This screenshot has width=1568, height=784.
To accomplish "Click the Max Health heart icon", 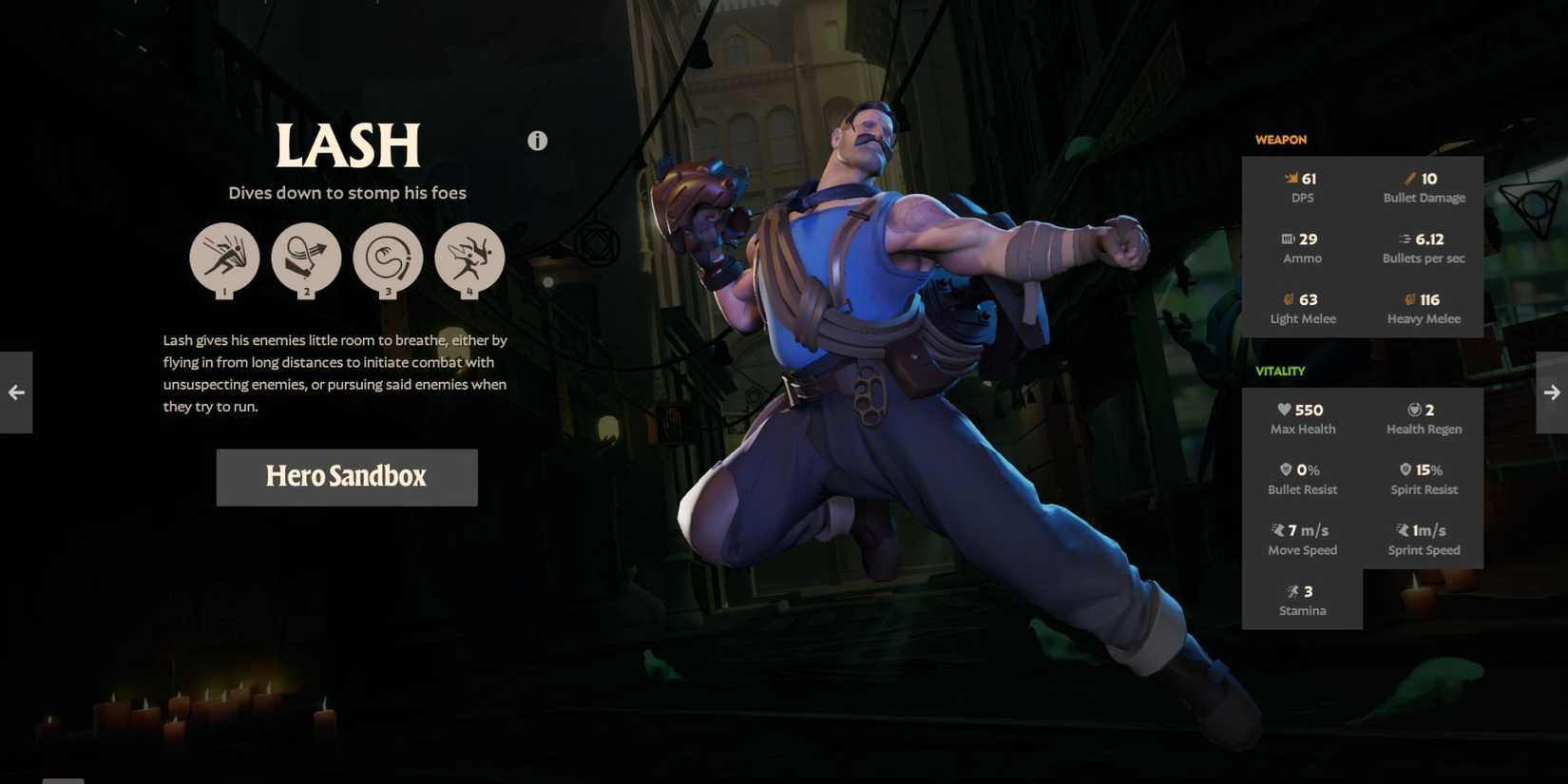I will click(1284, 410).
